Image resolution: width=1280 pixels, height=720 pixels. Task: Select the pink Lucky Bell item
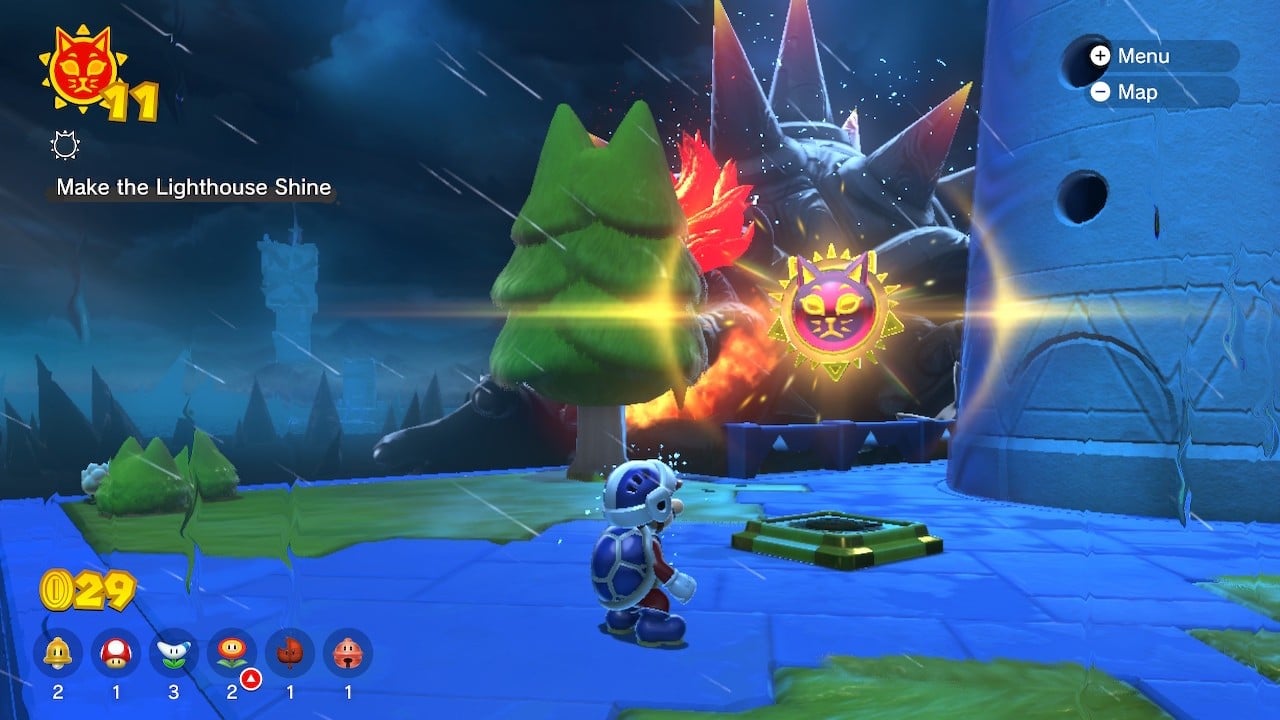click(x=348, y=654)
